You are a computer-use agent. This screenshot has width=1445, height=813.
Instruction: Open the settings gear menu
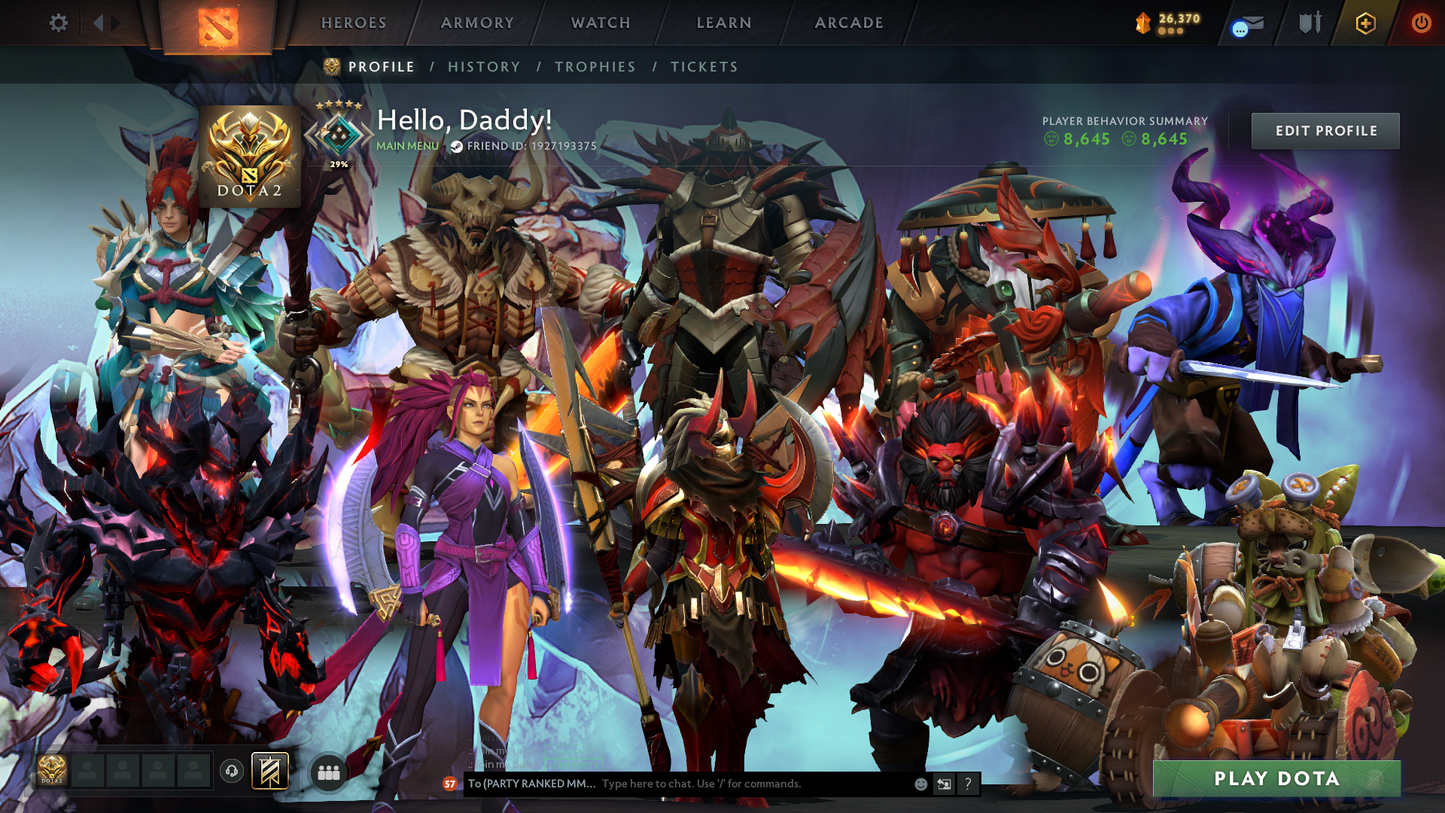pyautogui.click(x=58, y=22)
